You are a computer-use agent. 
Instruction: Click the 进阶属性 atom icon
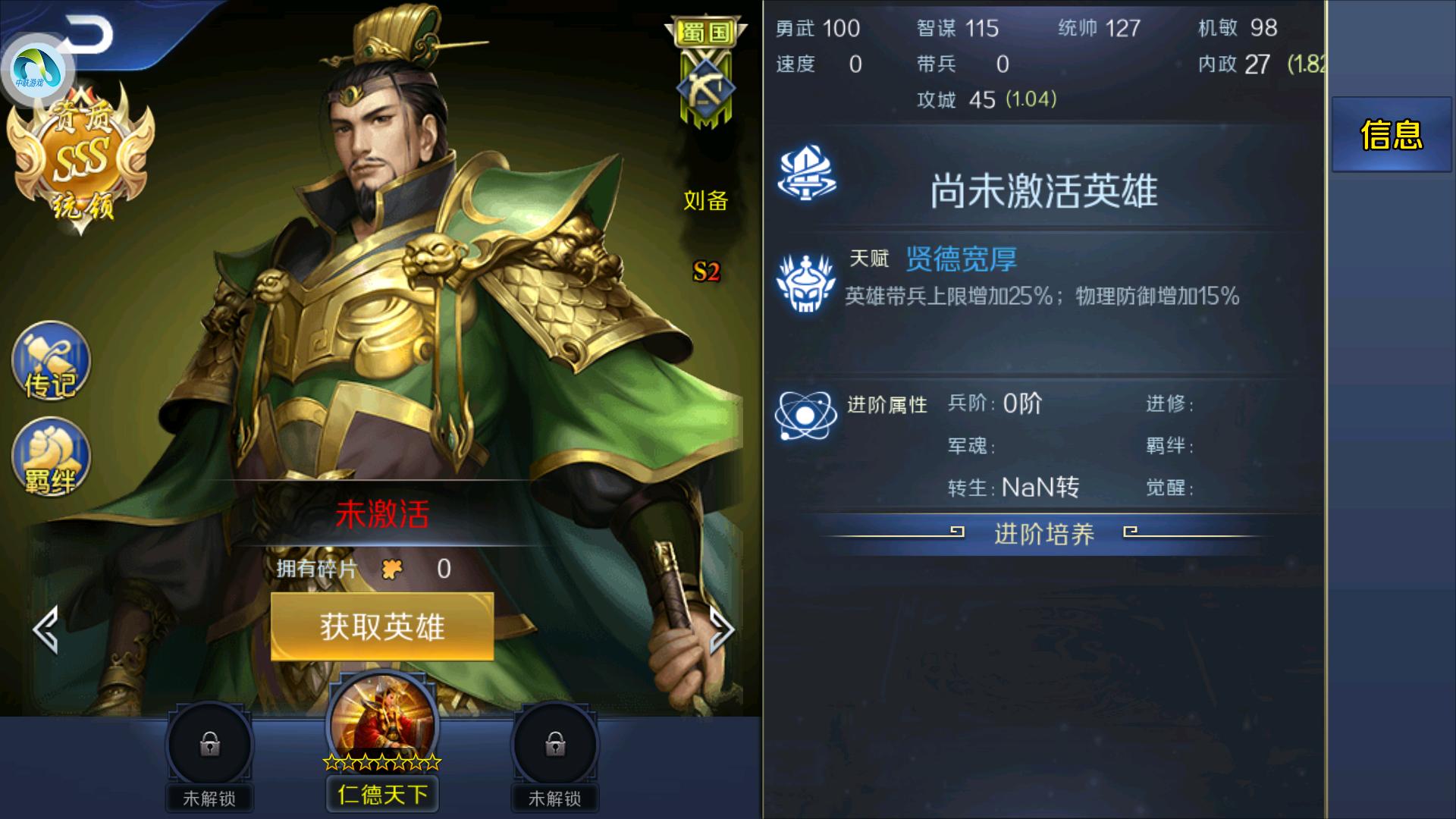pyautogui.click(x=806, y=413)
